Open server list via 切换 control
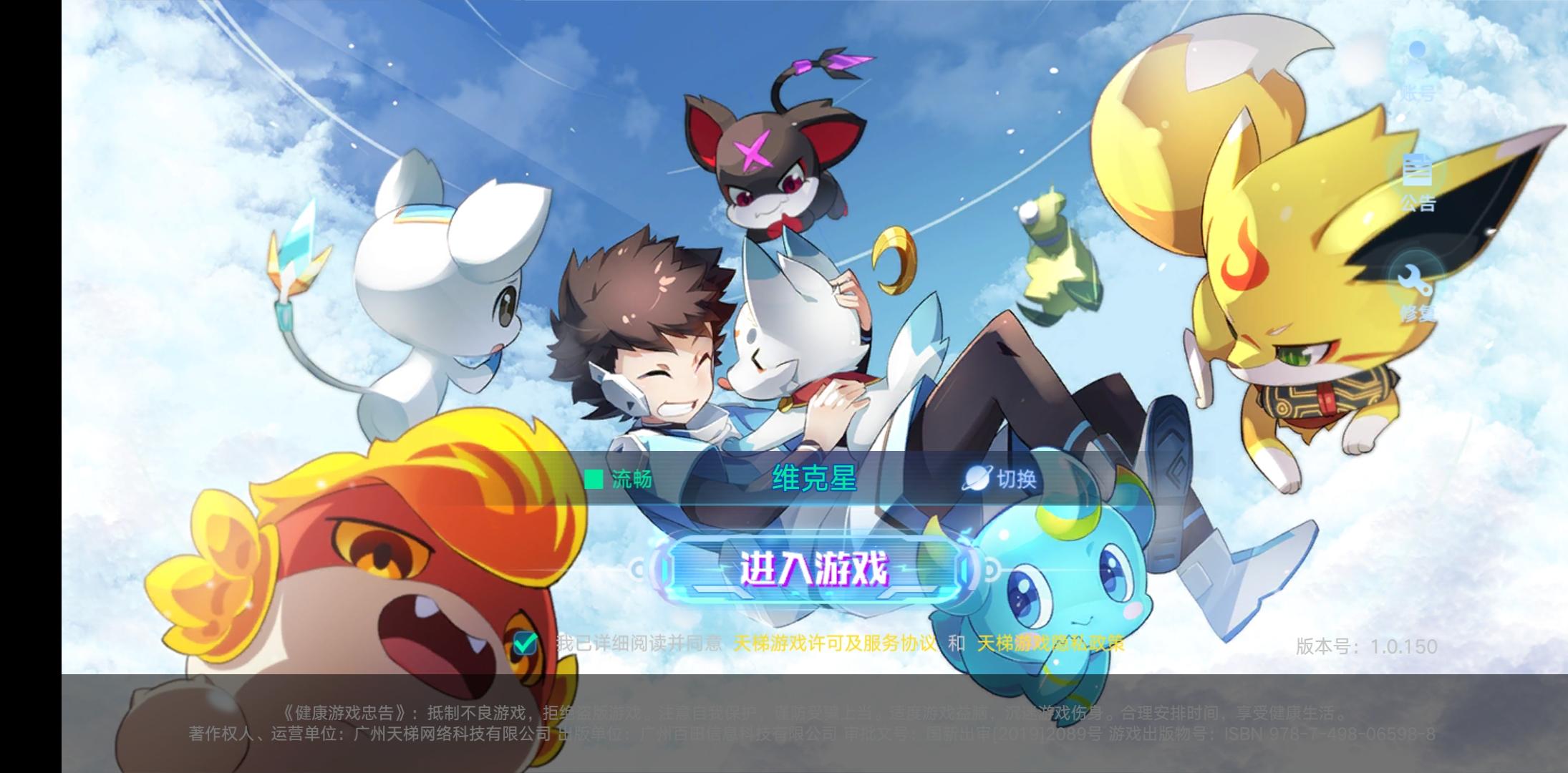Image resolution: width=1568 pixels, height=773 pixels. 1001,480
